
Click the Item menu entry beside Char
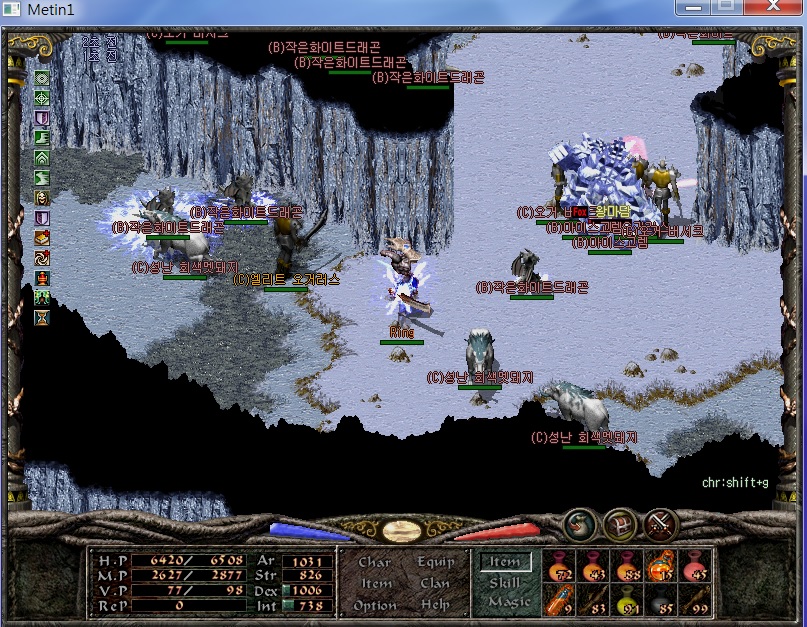point(376,583)
